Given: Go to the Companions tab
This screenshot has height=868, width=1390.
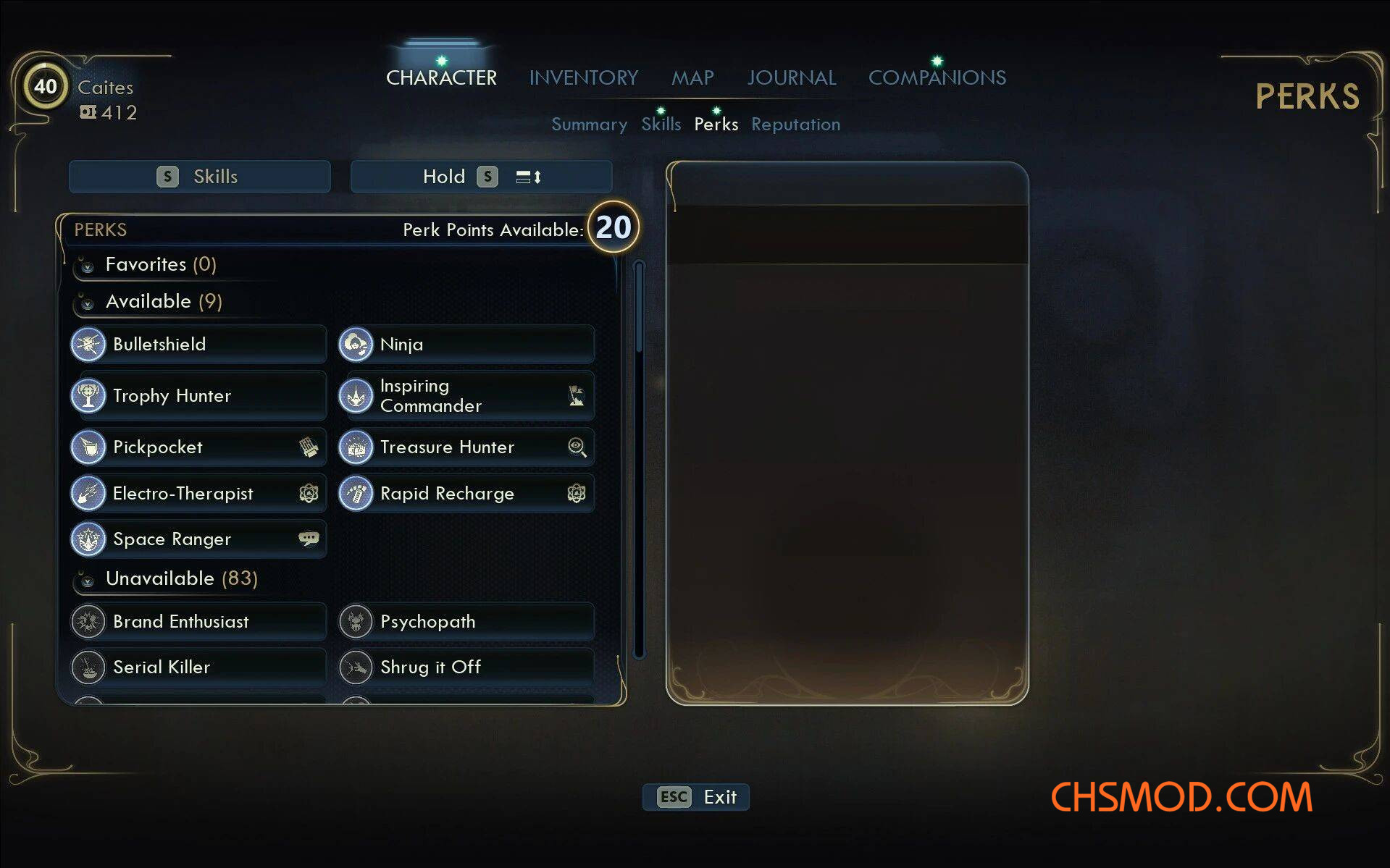Looking at the screenshot, I should pyautogui.click(x=937, y=77).
